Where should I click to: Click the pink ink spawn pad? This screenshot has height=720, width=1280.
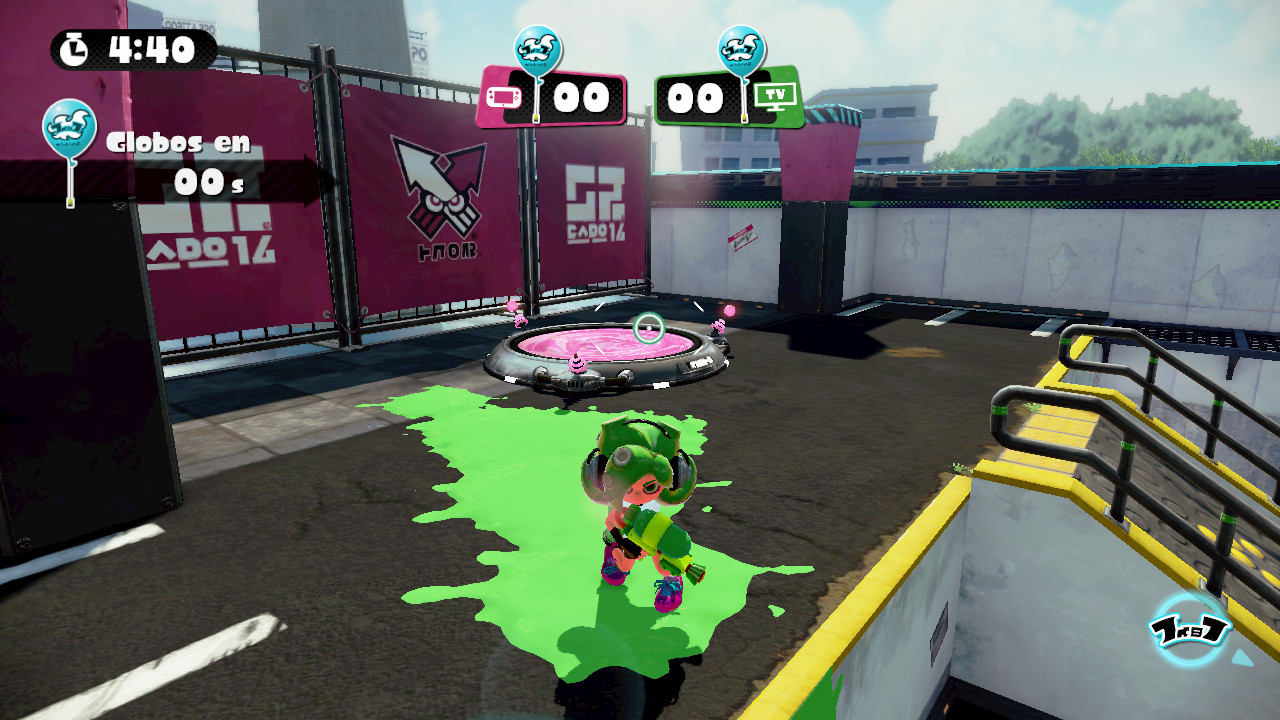coord(610,345)
